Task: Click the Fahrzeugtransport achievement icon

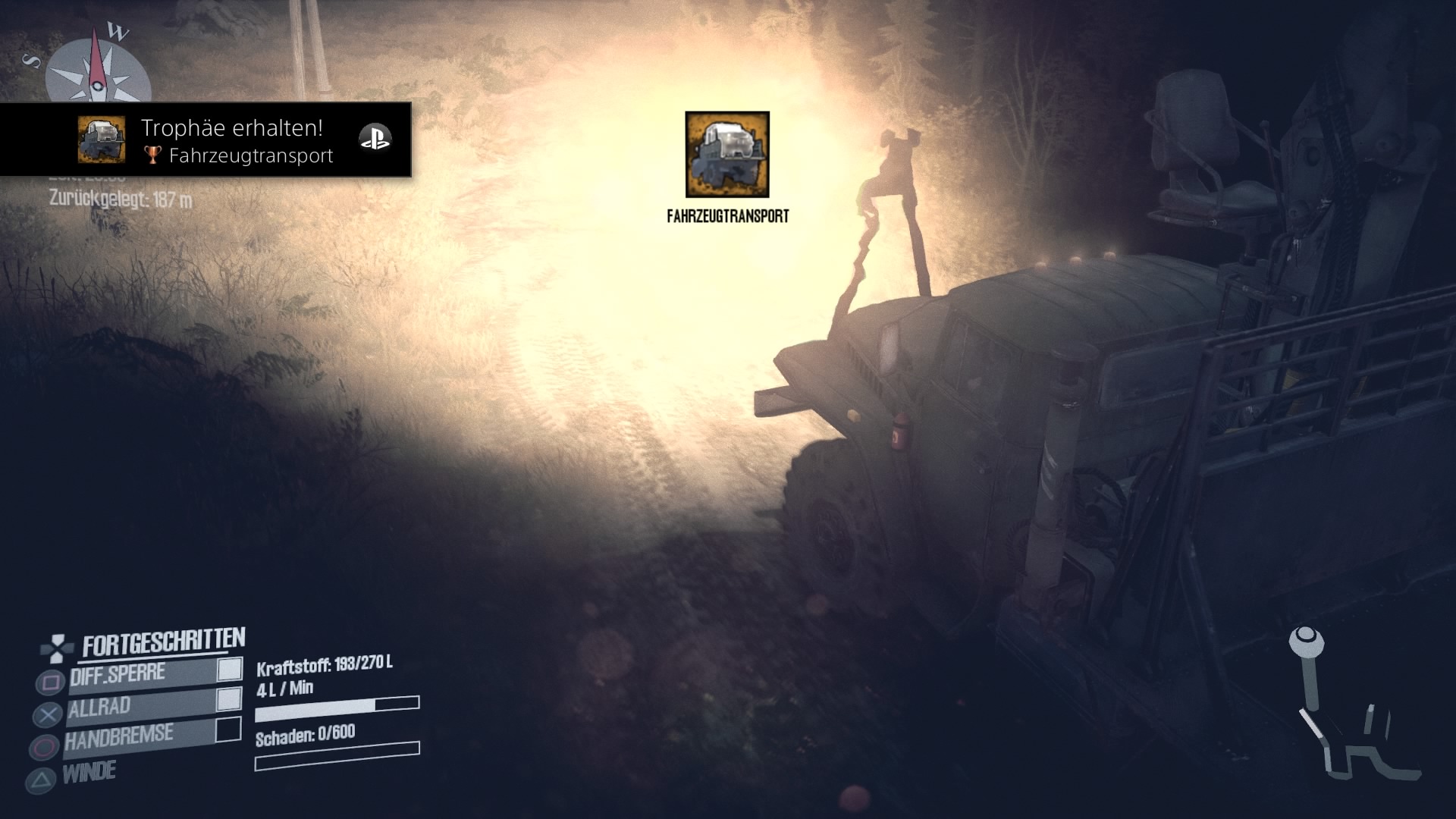Action: point(727,155)
